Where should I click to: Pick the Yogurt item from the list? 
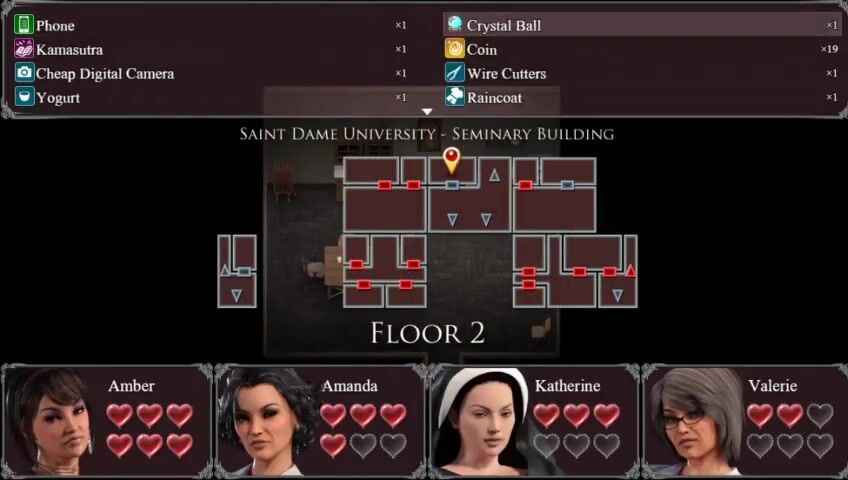(x=210, y=97)
